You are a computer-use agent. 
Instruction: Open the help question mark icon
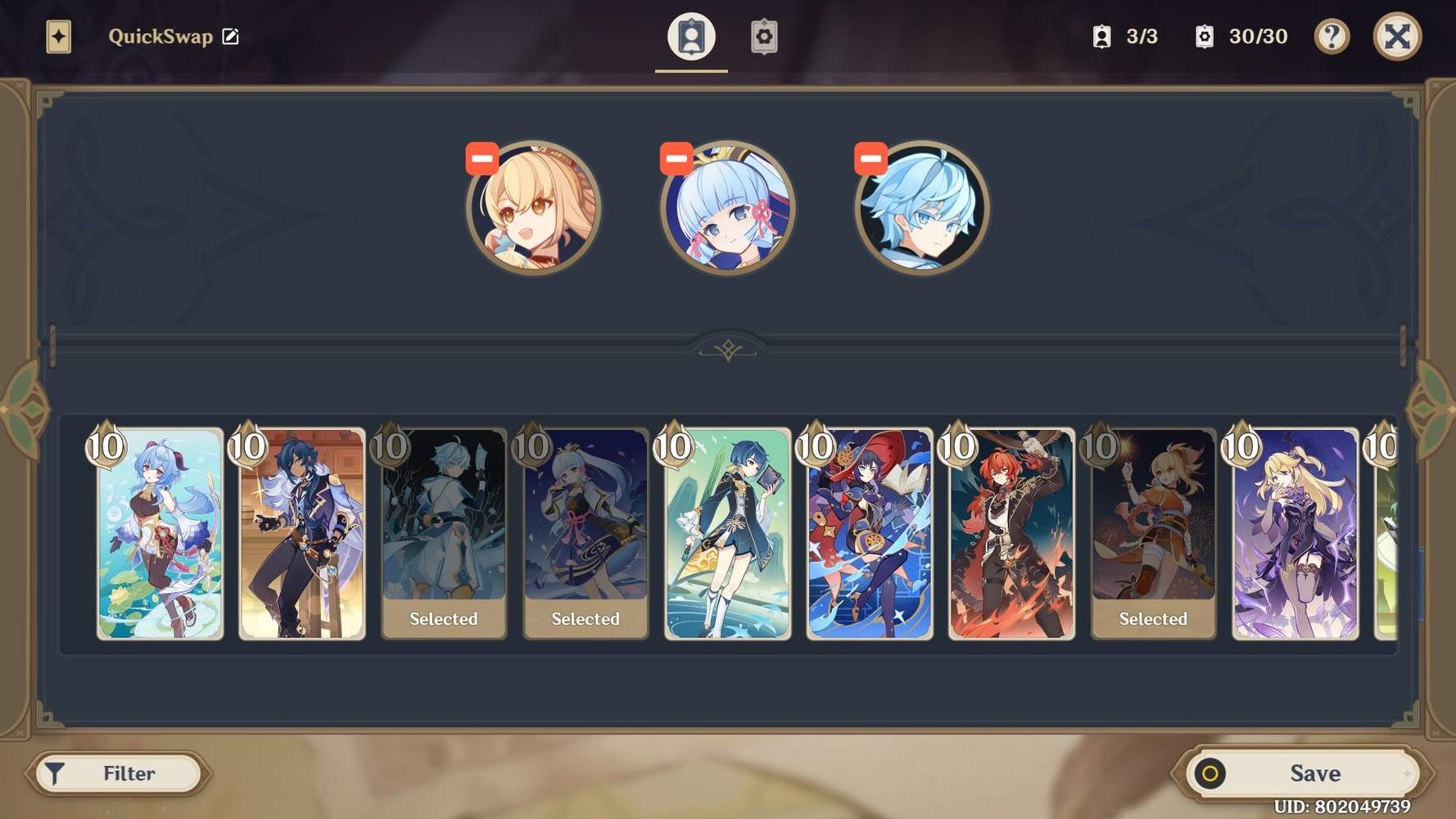tap(1332, 37)
